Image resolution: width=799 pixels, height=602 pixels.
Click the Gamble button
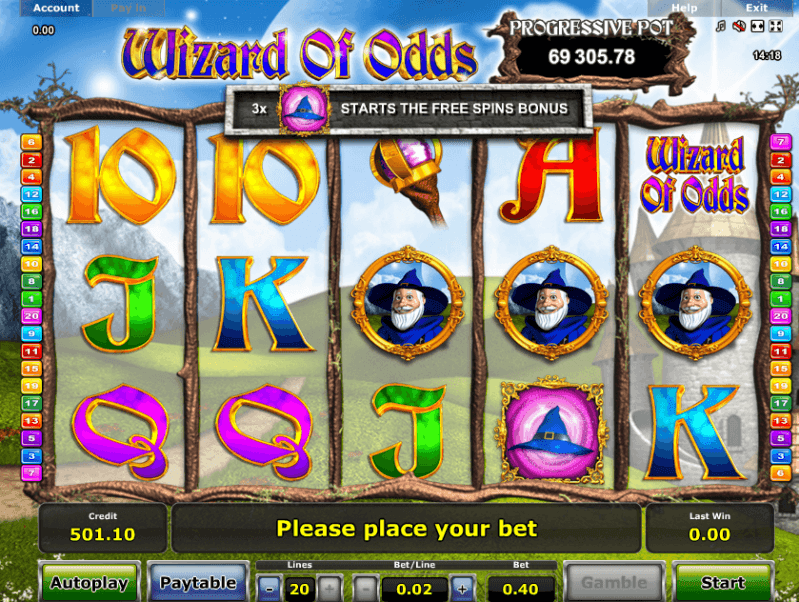[614, 582]
